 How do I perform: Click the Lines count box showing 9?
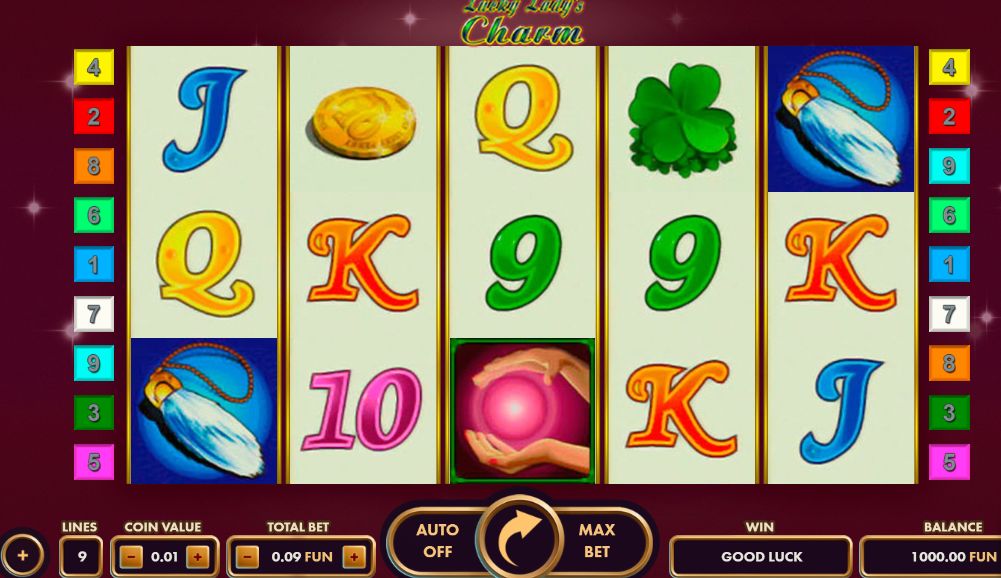[80, 557]
